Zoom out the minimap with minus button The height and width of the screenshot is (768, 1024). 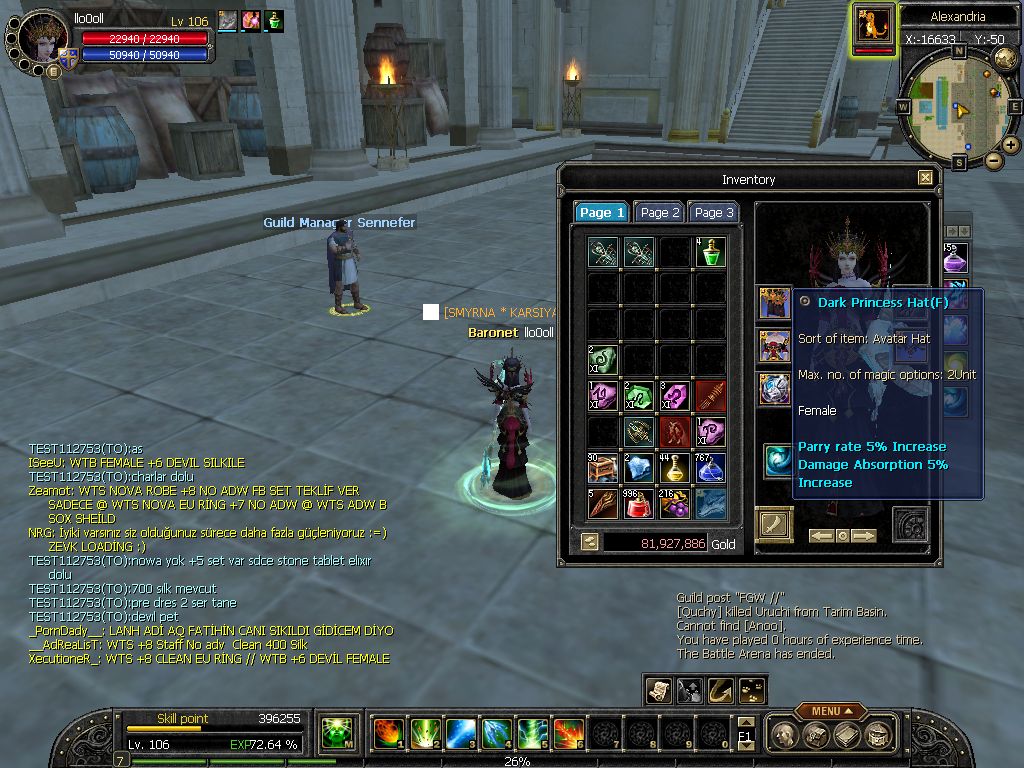point(993,160)
